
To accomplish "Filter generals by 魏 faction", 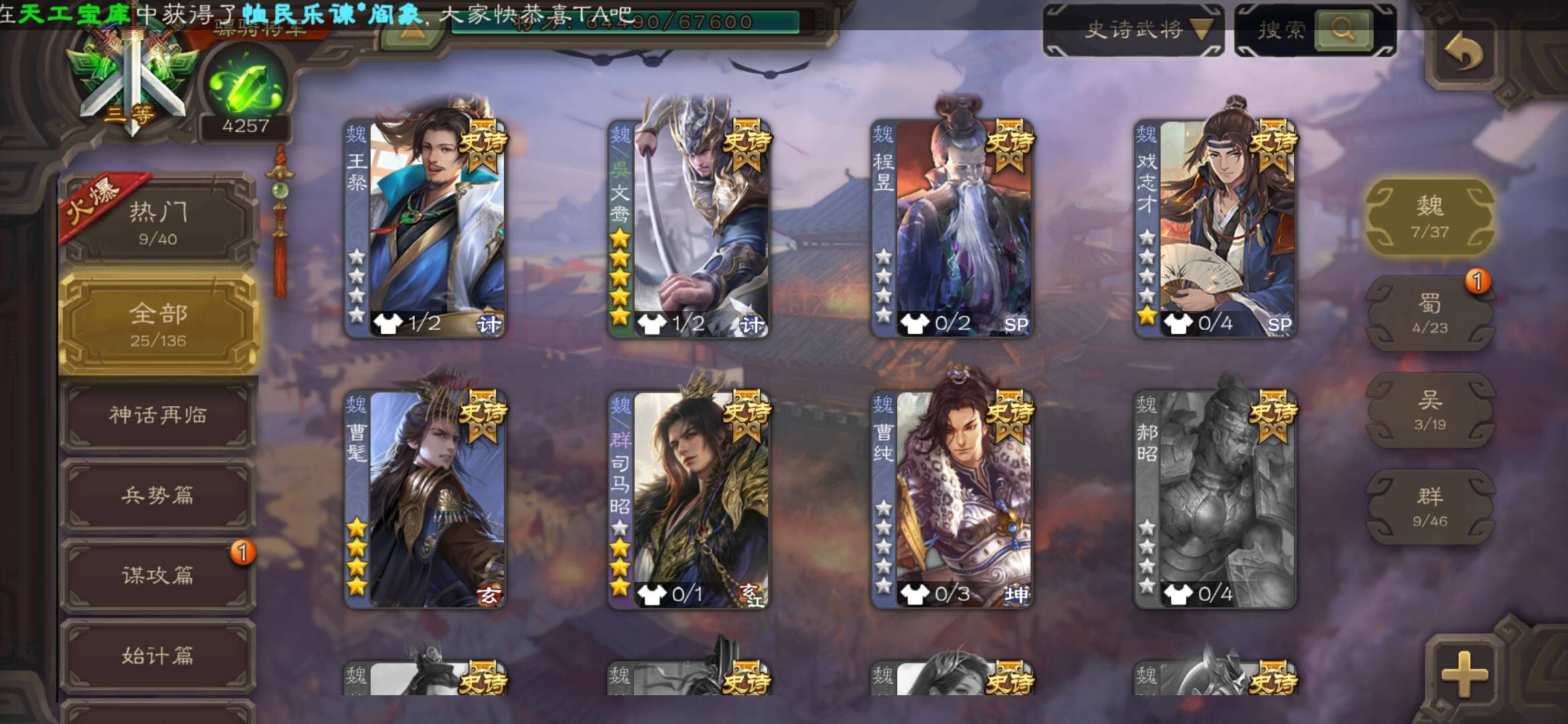I will tap(1429, 217).
